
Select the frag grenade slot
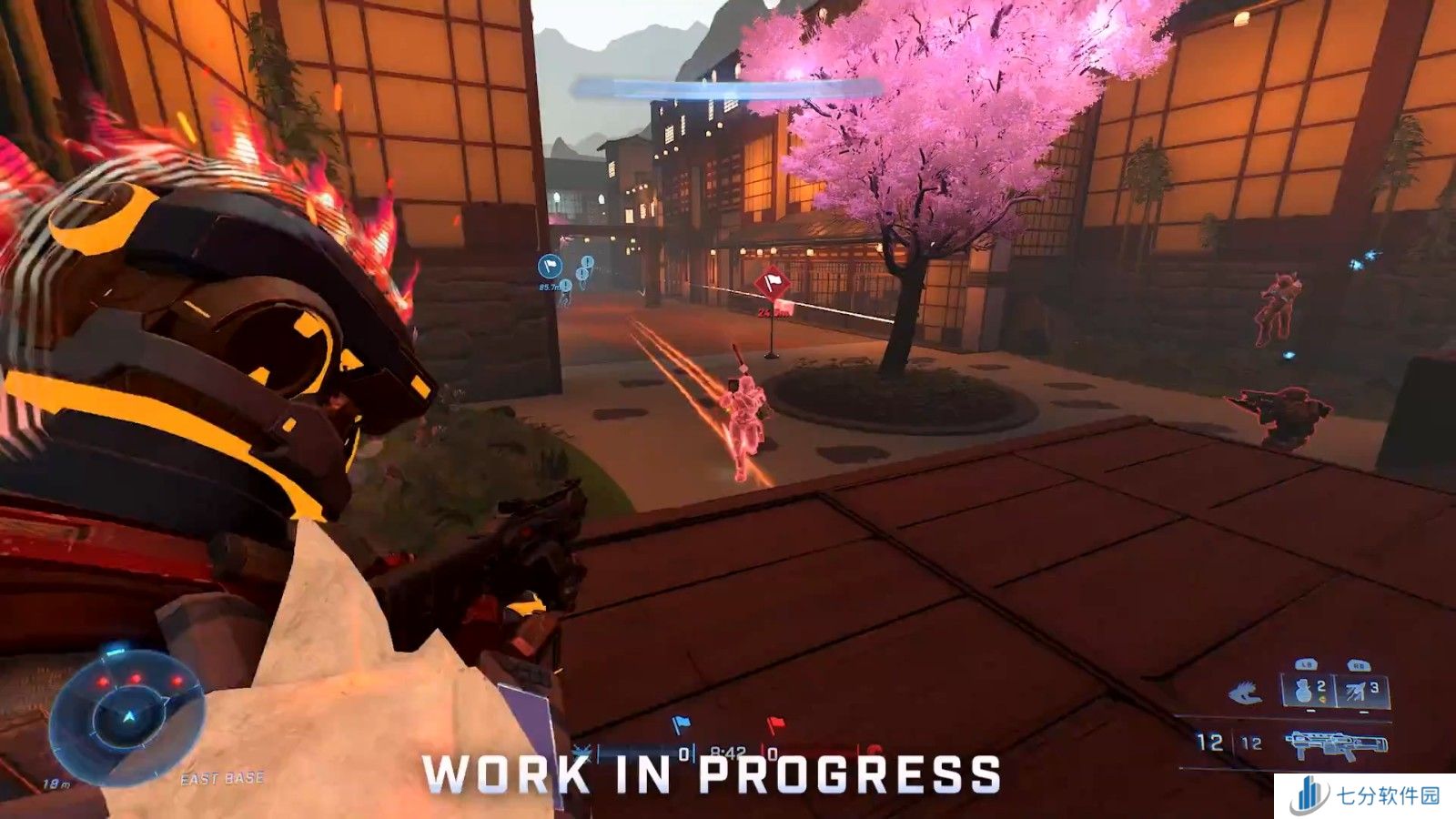click(1307, 691)
